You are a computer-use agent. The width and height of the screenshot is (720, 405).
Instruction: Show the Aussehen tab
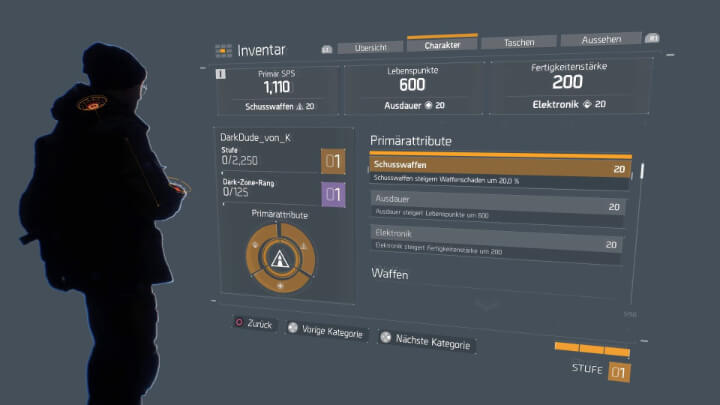point(600,40)
